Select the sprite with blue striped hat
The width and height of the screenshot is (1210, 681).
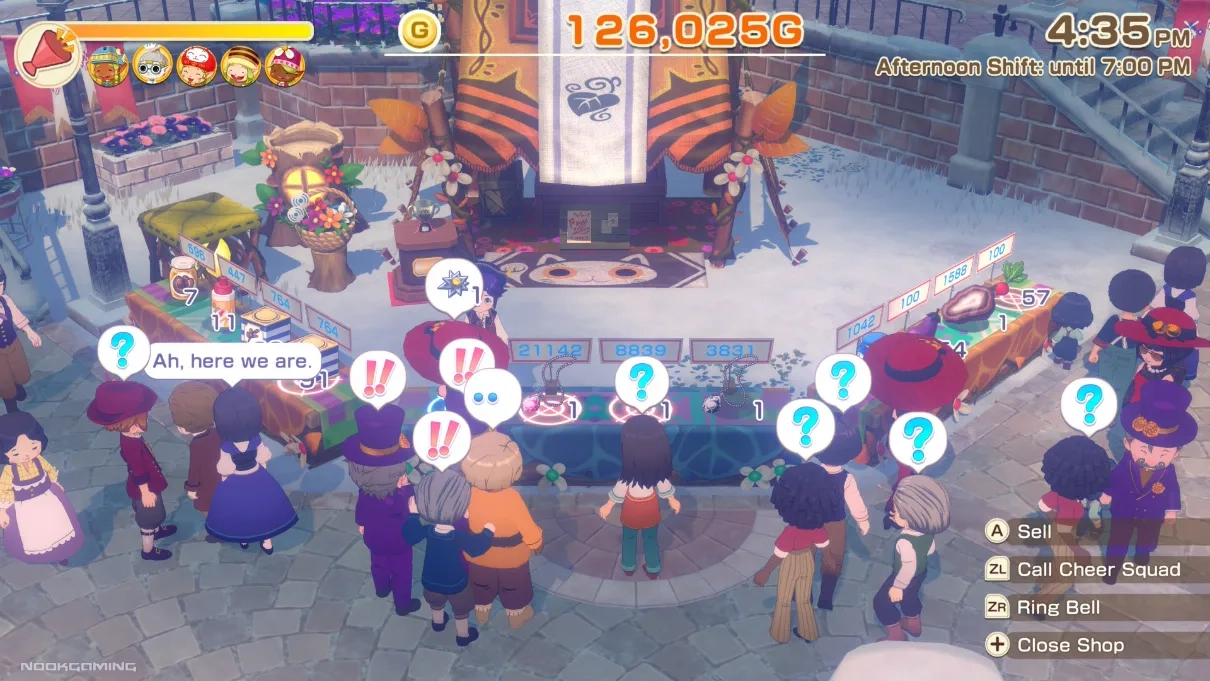click(106, 67)
